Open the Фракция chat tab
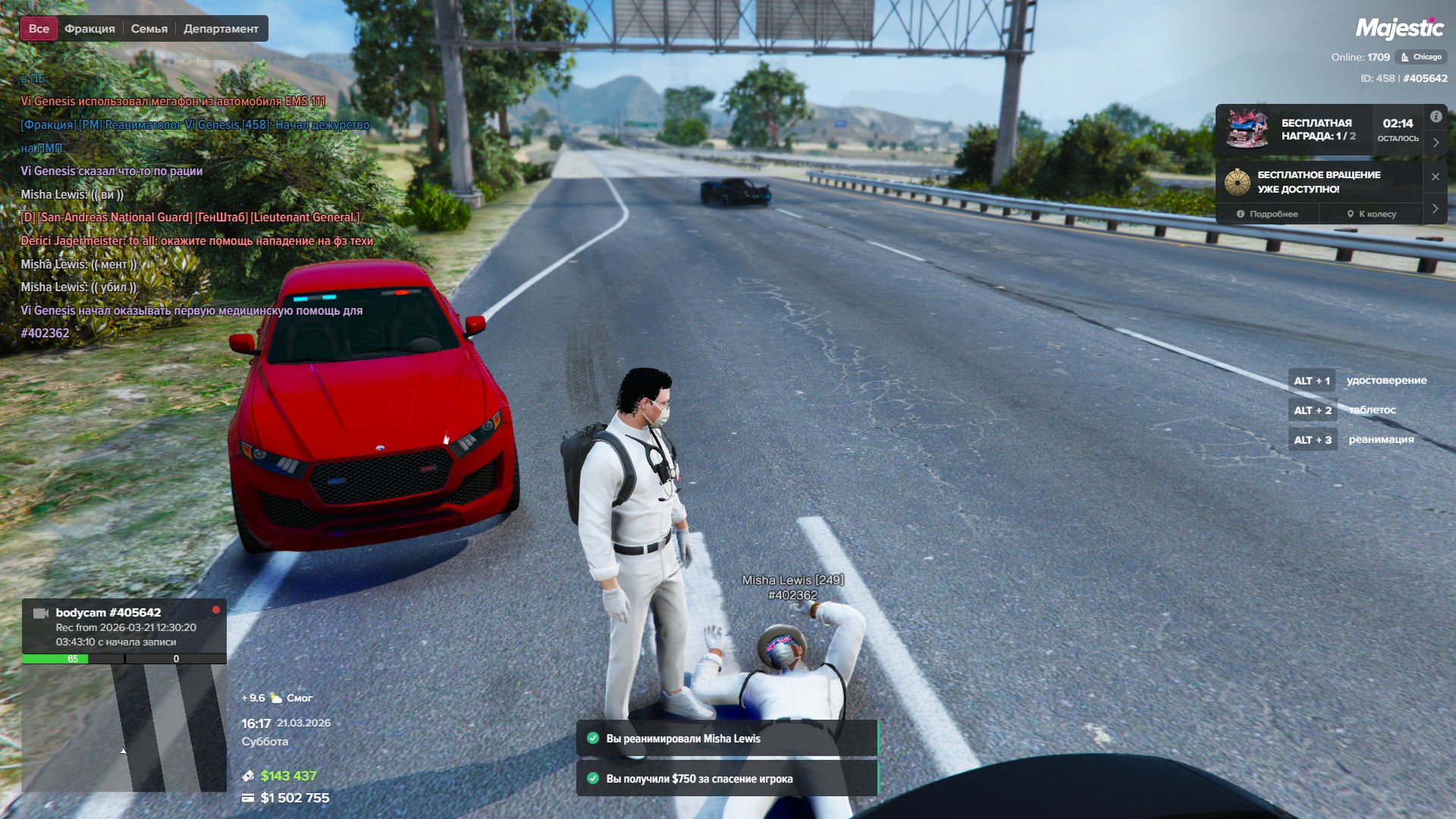Image resolution: width=1456 pixels, height=819 pixels. coord(89,29)
